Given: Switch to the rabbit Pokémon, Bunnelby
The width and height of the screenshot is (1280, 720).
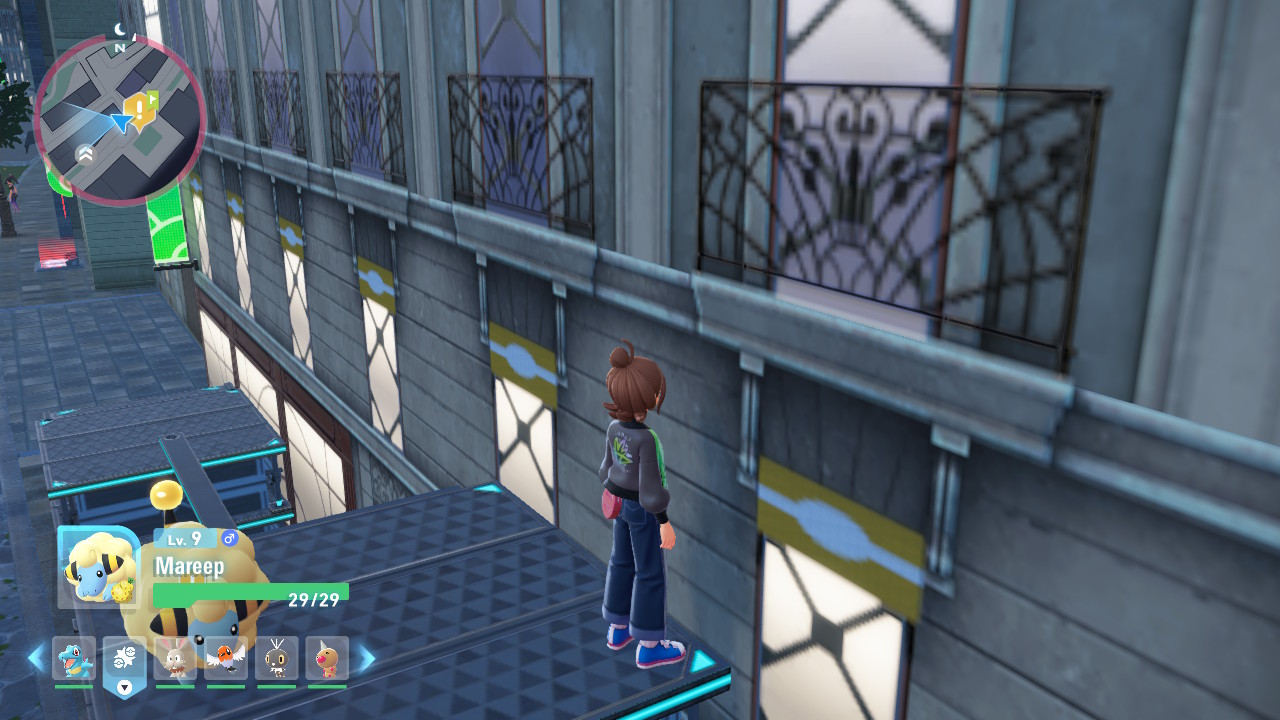Looking at the screenshot, I should (175, 658).
